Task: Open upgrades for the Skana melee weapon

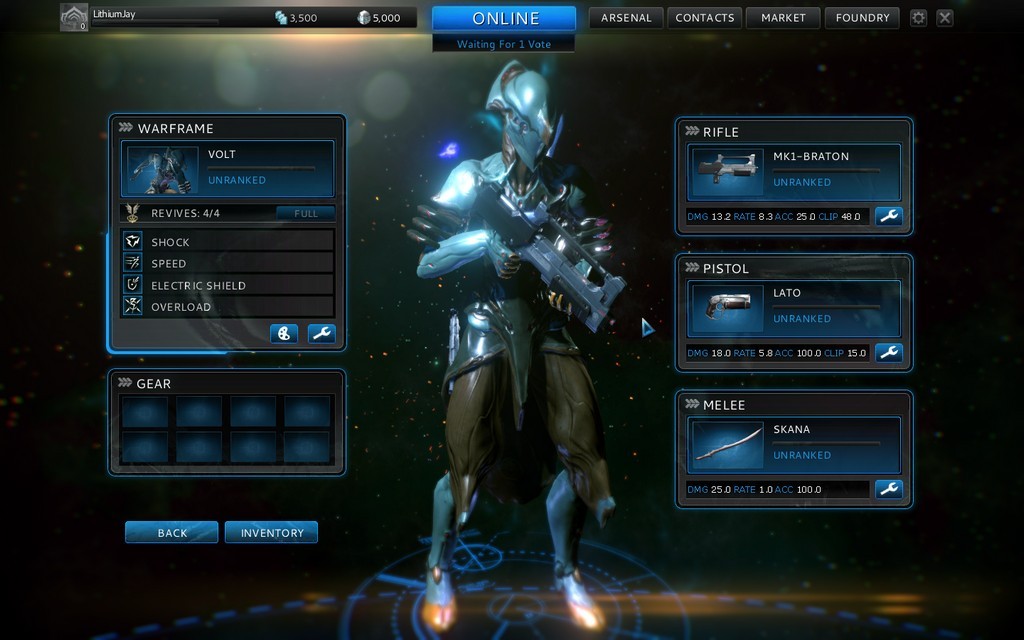Action: pos(888,489)
